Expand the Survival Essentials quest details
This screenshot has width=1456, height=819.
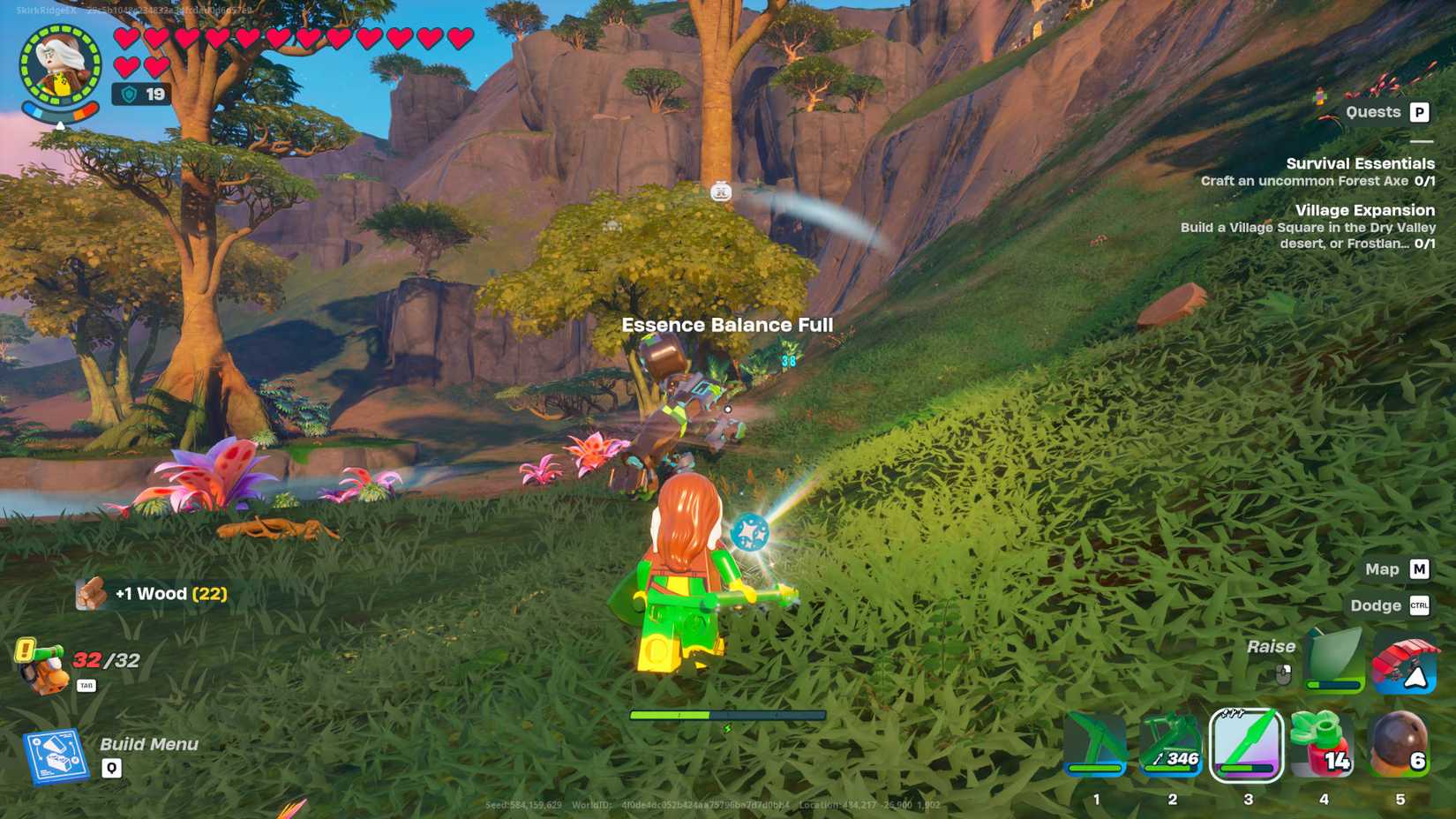click(x=1360, y=163)
